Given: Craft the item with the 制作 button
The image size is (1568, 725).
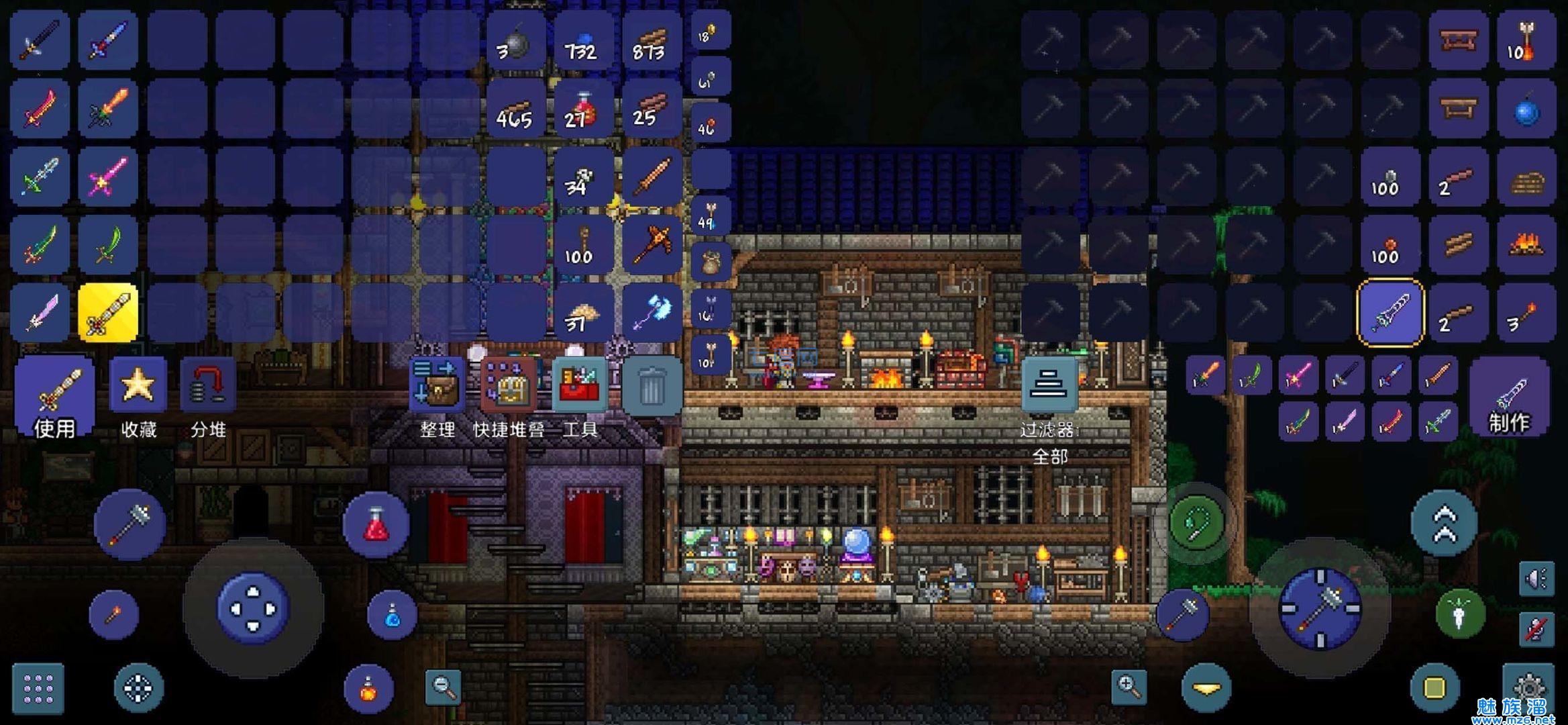Looking at the screenshot, I should [1508, 397].
